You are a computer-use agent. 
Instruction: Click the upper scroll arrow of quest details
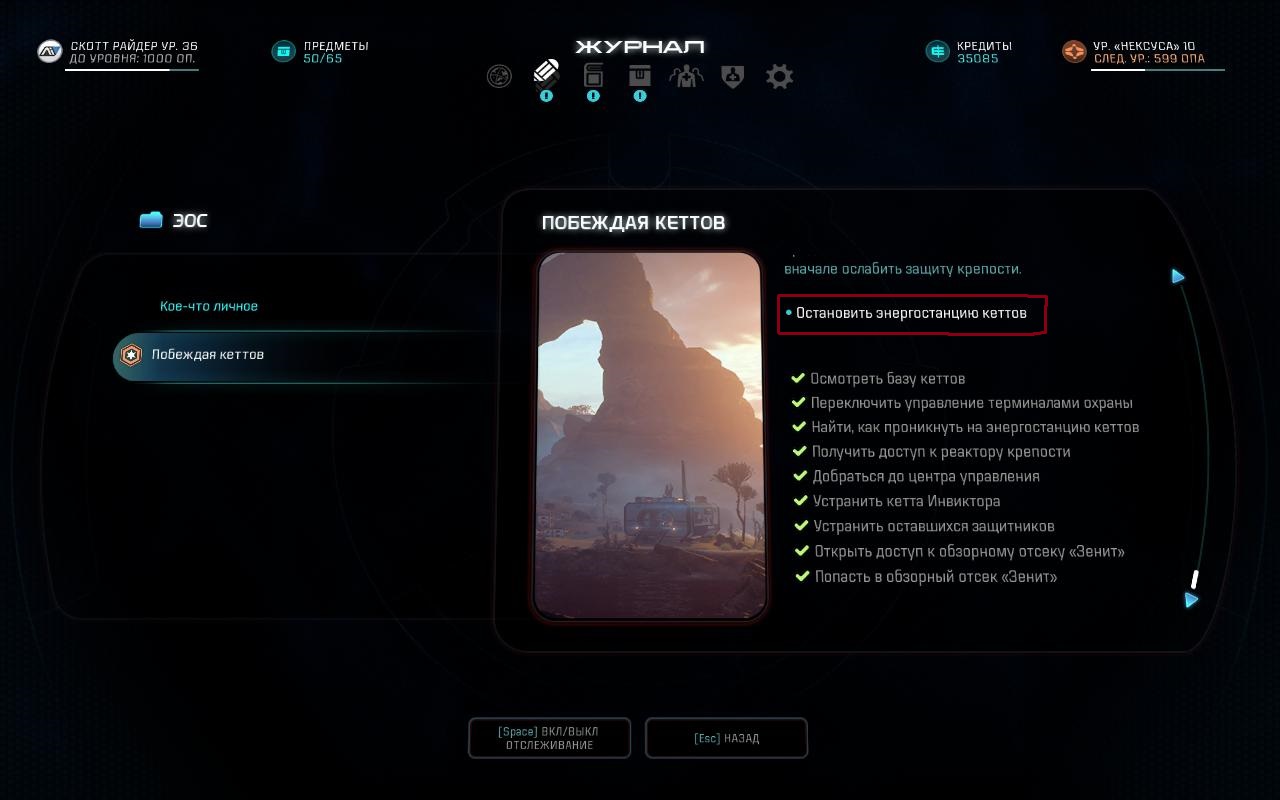coord(1178,276)
